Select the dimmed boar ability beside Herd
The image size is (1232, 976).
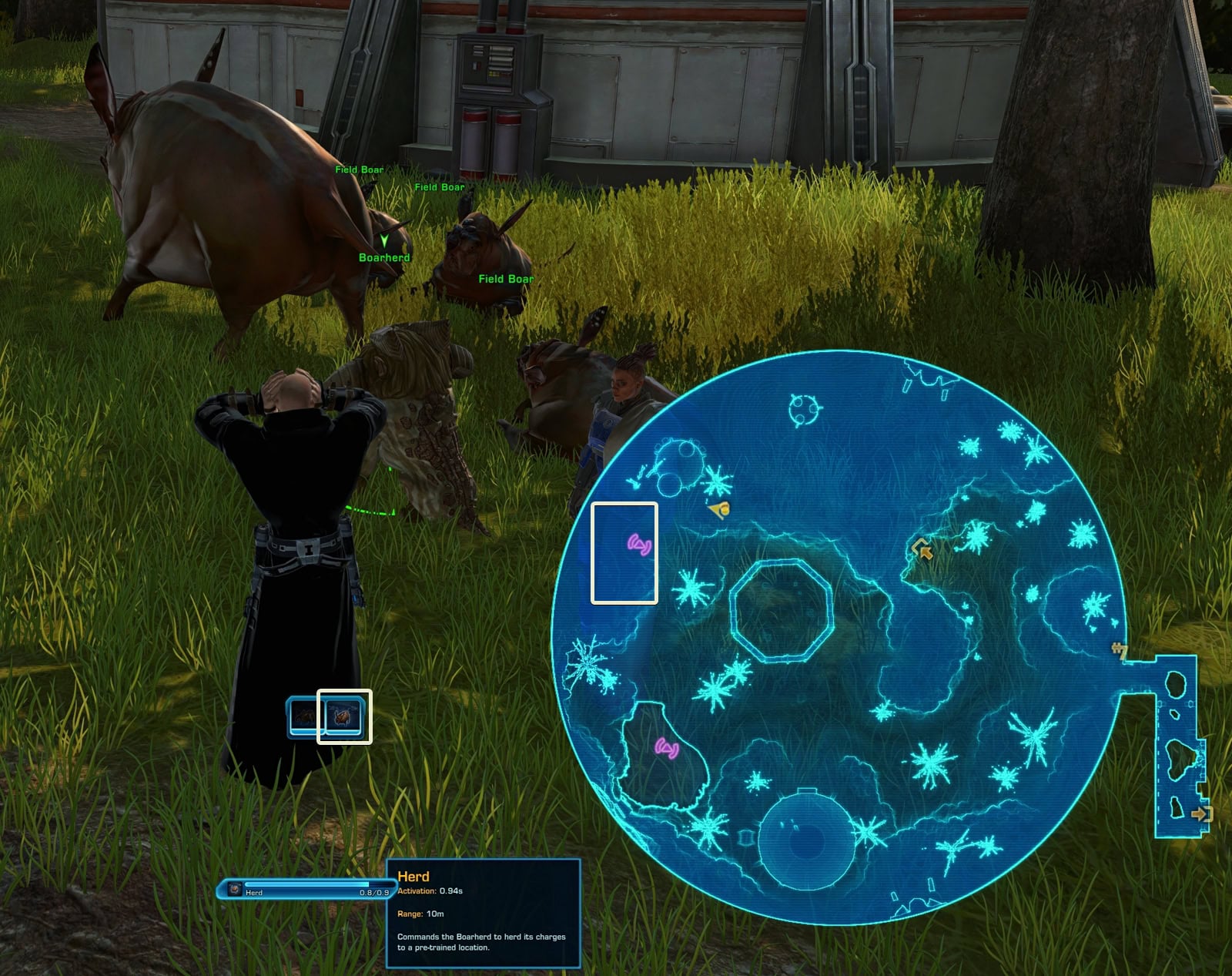pos(303,716)
